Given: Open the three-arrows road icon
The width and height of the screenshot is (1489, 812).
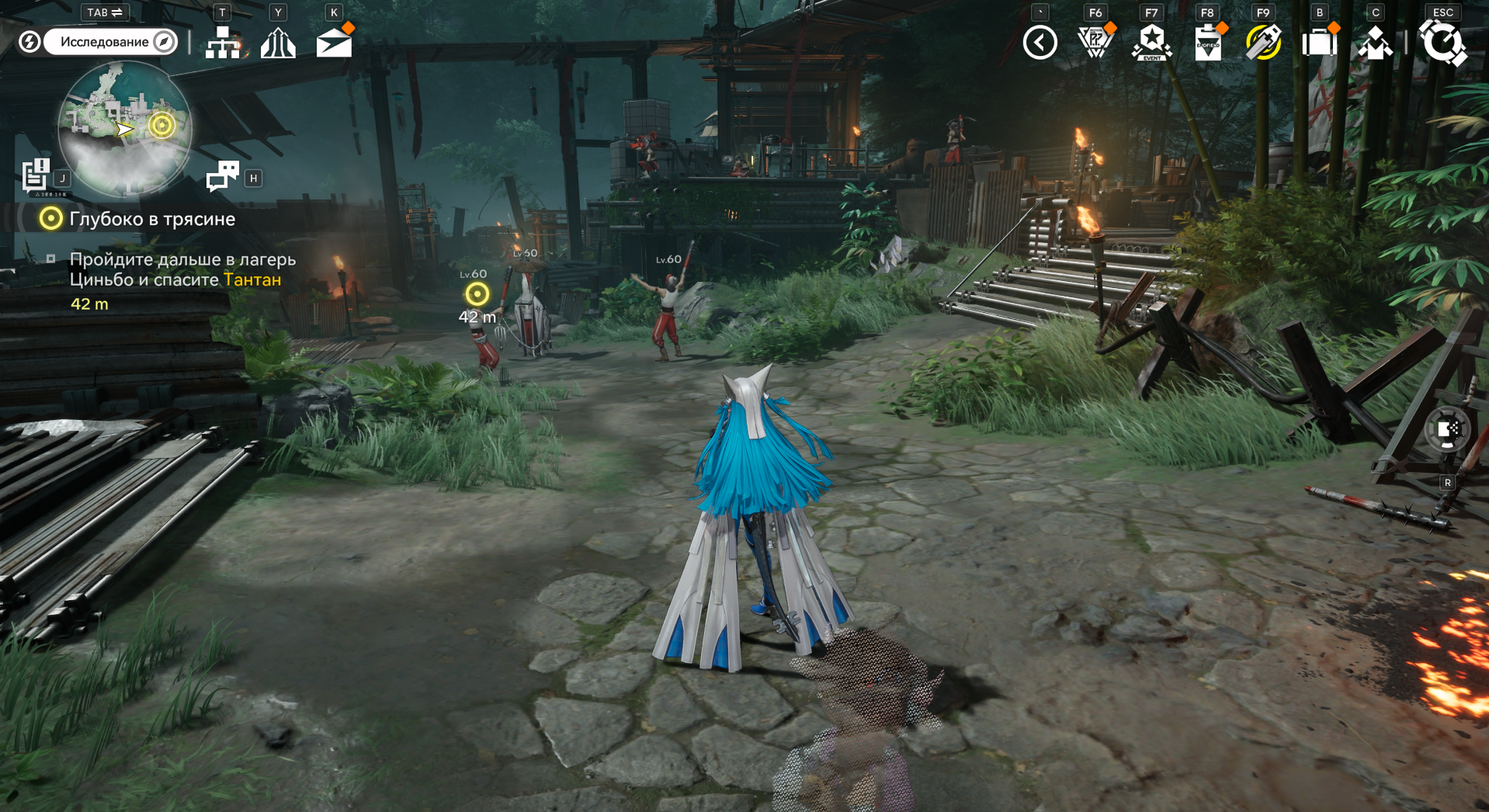Looking at the screenshot, I should click(x=278, y=43).
